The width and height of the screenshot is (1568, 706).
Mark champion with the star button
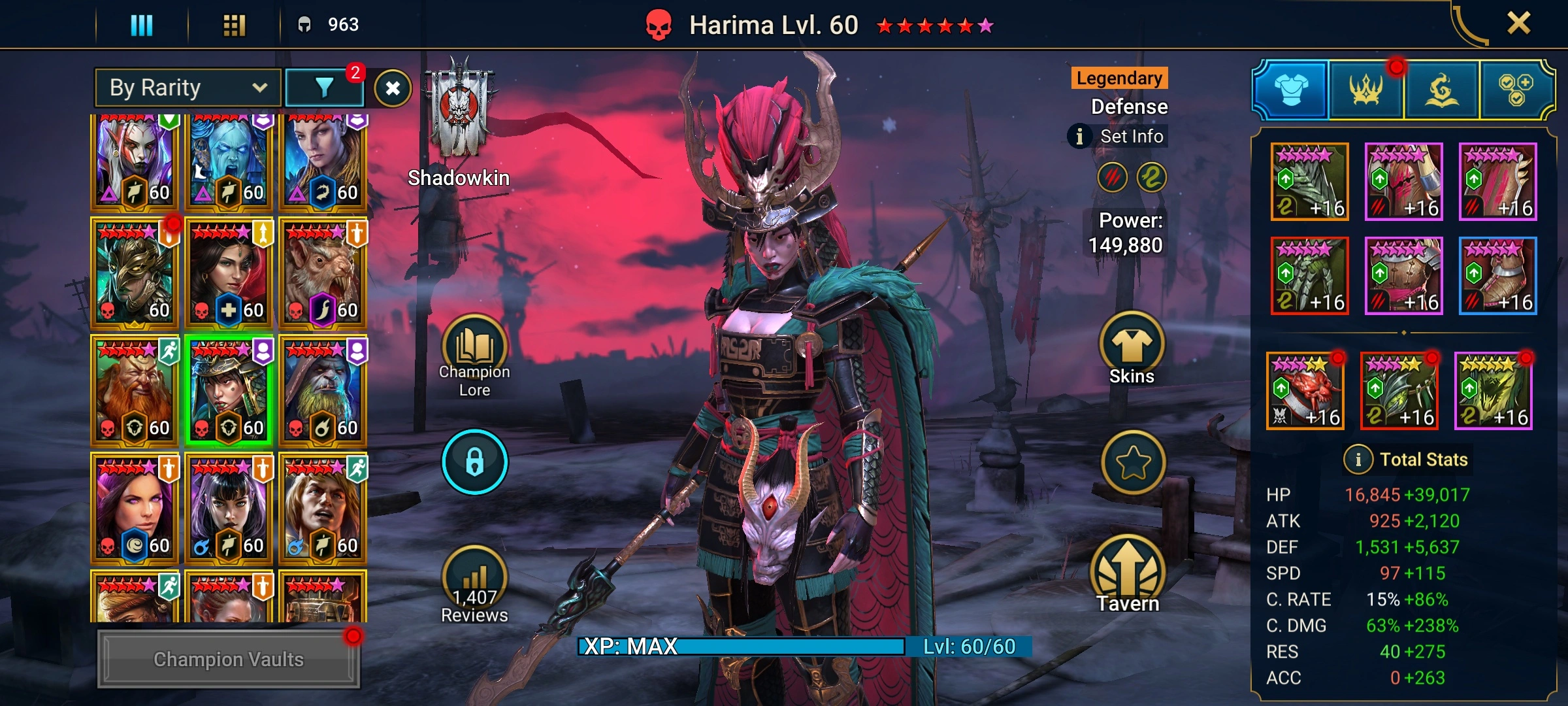coord(1133,463)
